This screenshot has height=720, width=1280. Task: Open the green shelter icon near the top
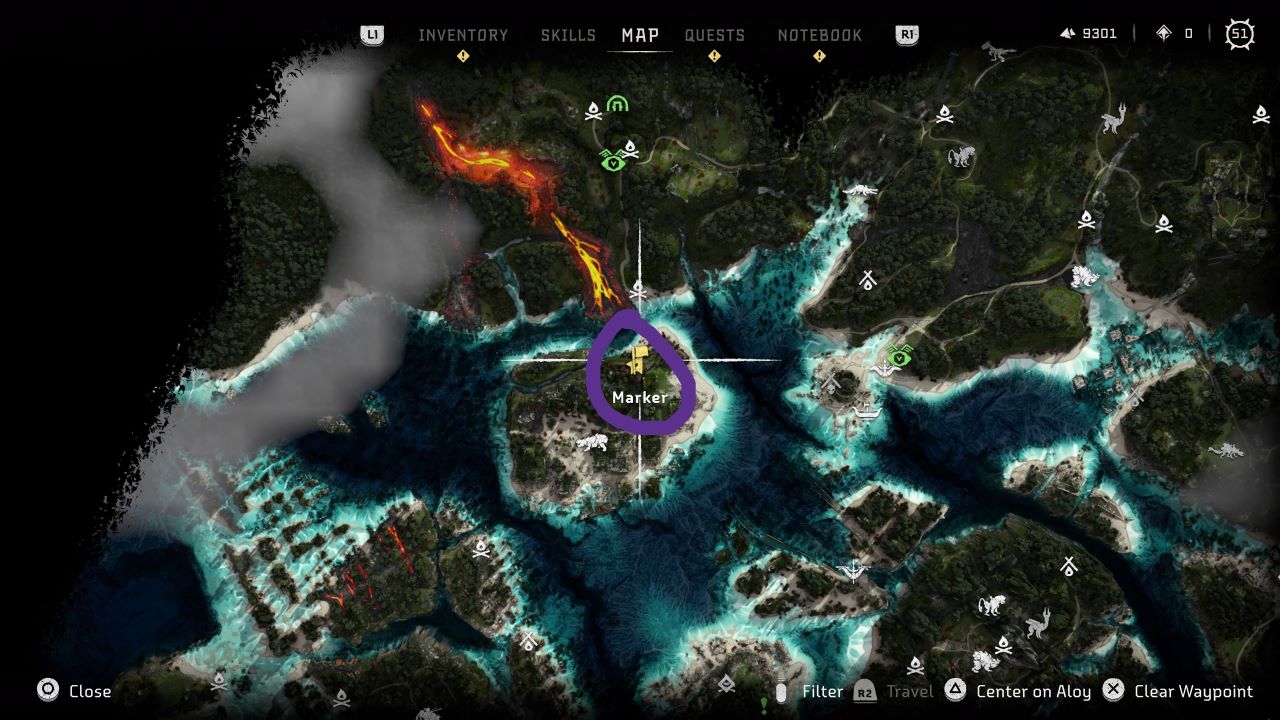617,103
